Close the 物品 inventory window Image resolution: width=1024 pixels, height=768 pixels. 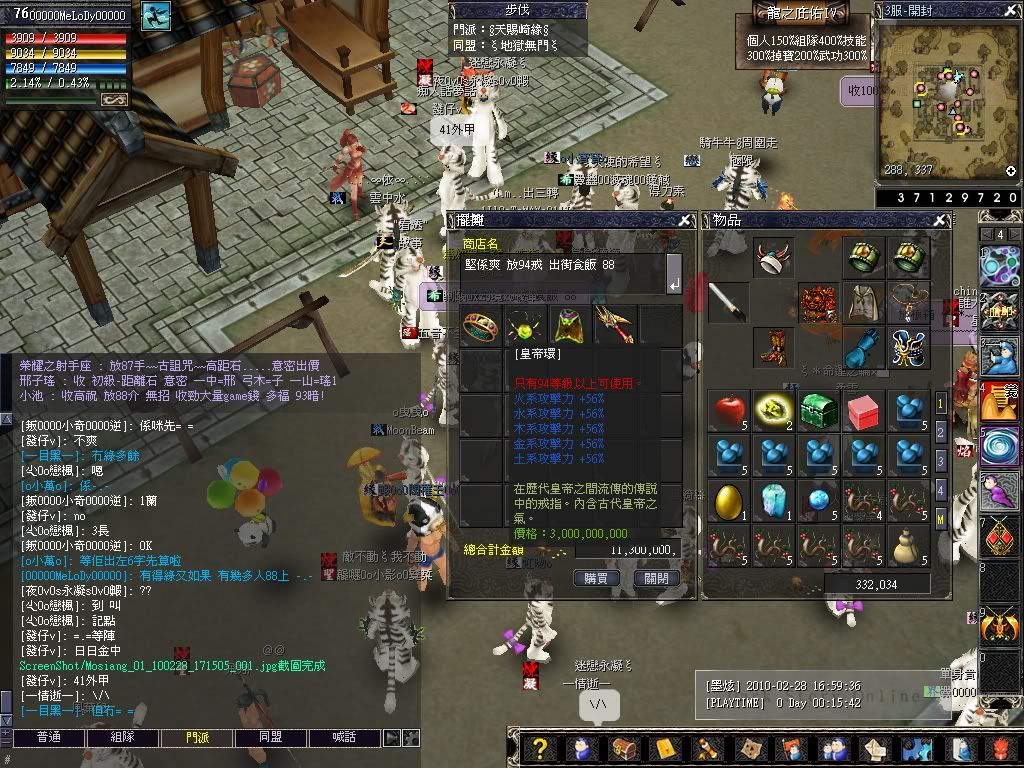click(939, 220)
